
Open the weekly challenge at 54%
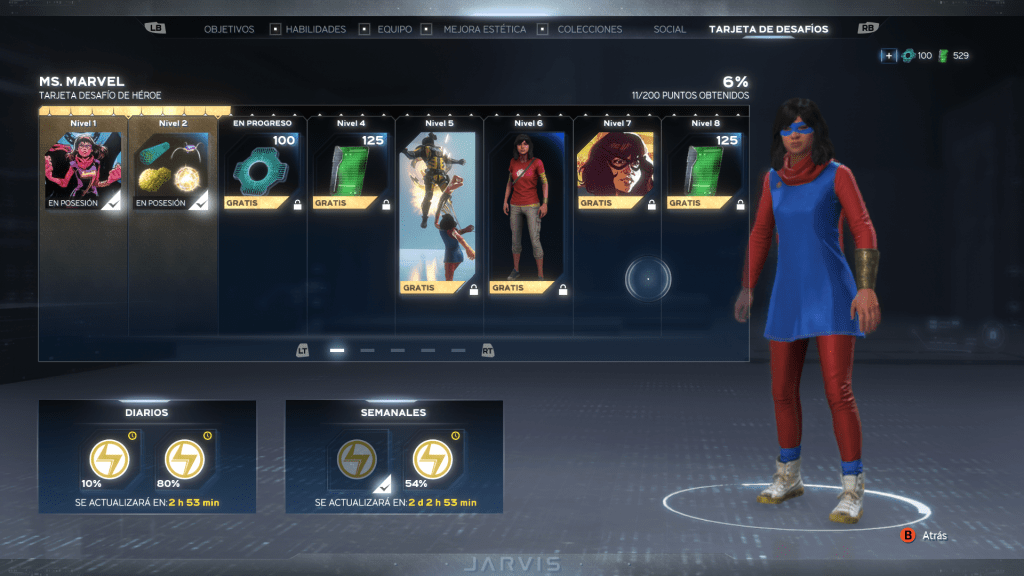click(x=432, y=459)
